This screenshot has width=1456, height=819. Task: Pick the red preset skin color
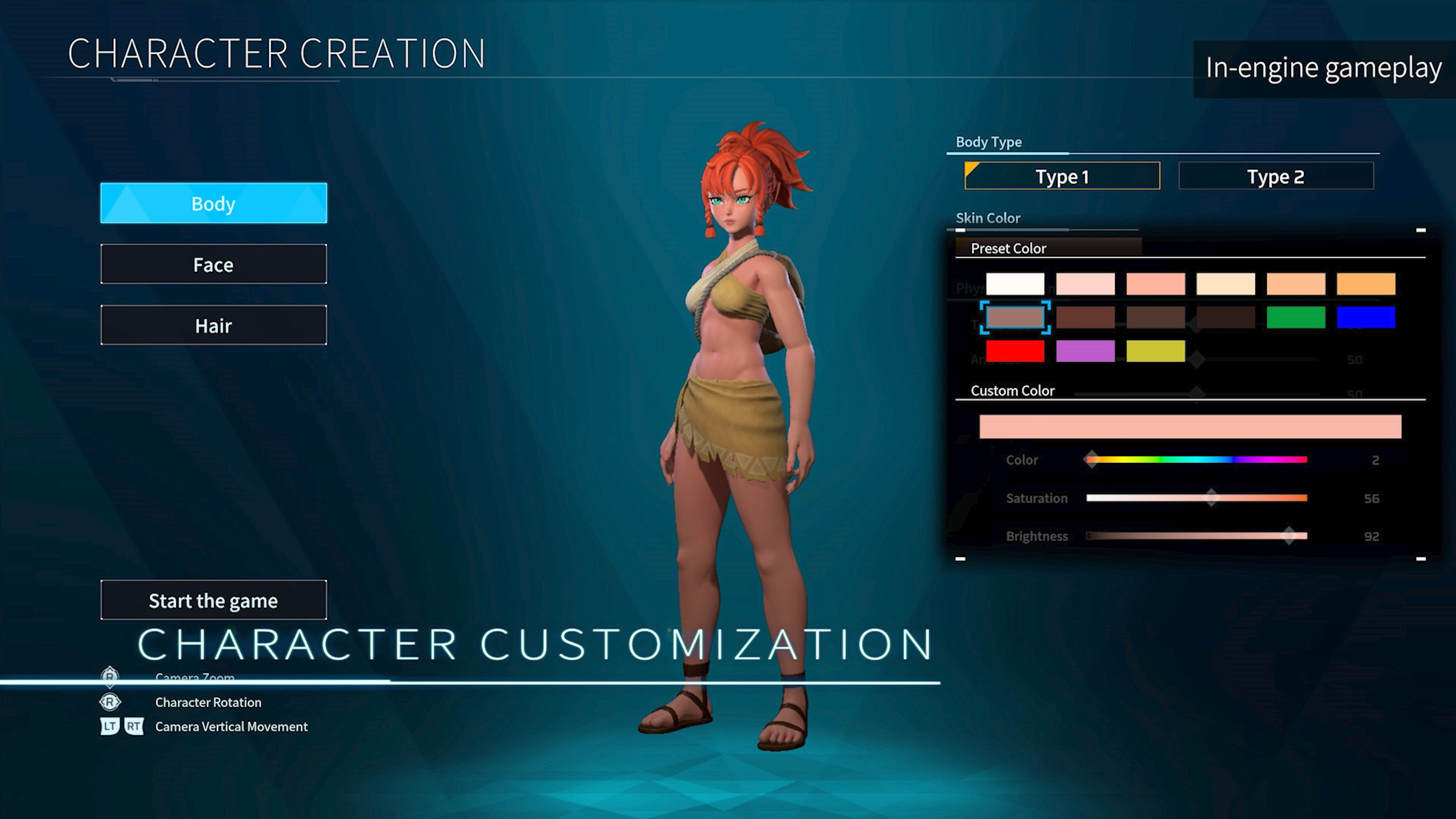tap(1015, 350)
